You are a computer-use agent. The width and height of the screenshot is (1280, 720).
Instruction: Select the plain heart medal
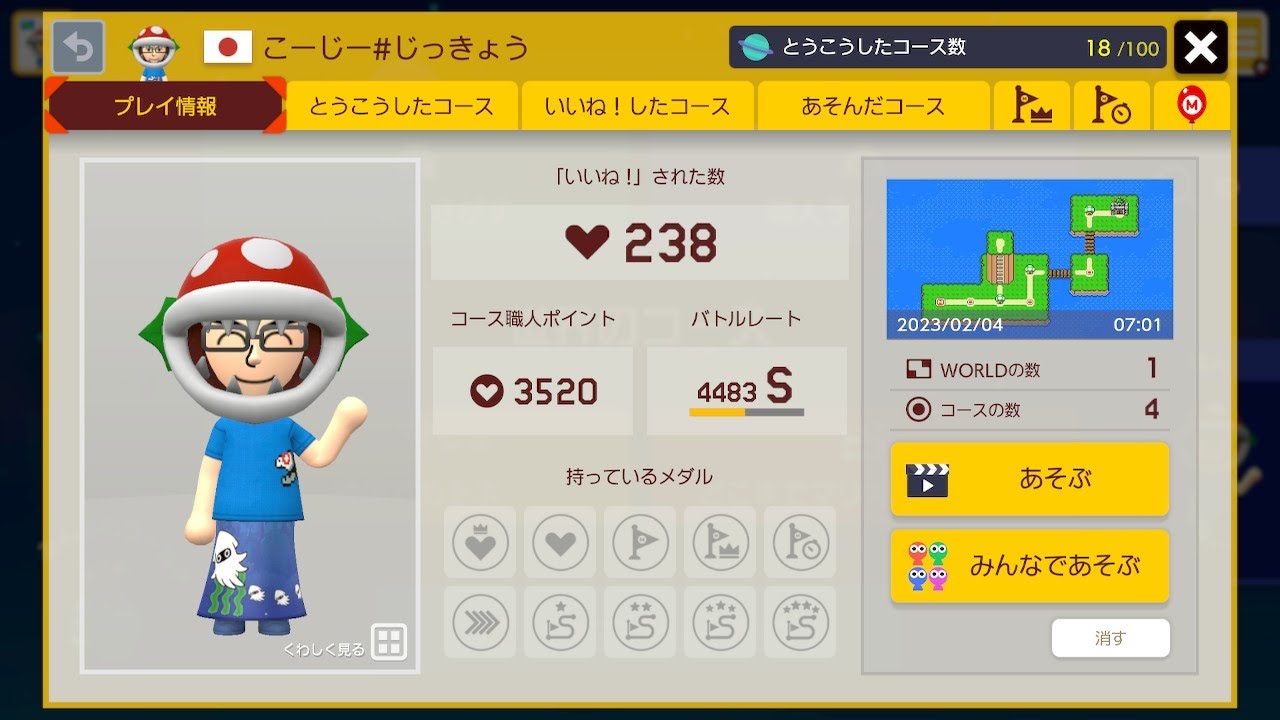click(x=559, y=543)
